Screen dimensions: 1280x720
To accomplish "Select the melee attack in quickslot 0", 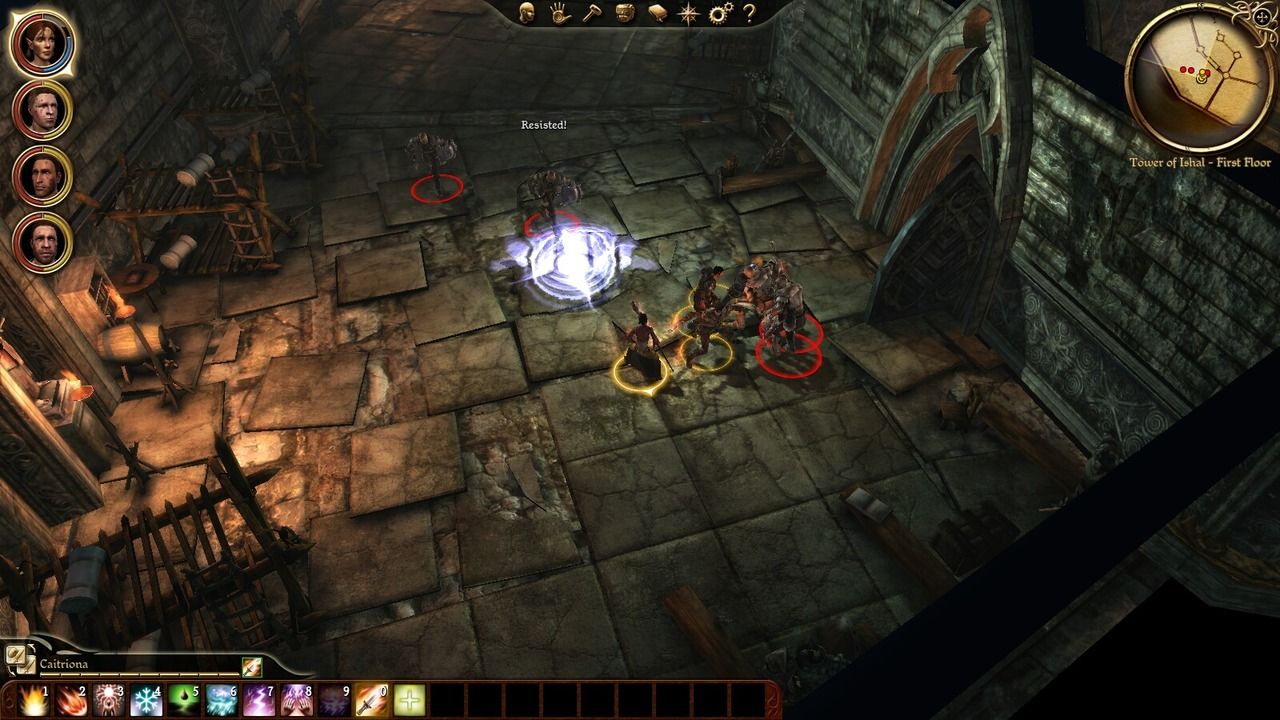I will click(370, 700).
